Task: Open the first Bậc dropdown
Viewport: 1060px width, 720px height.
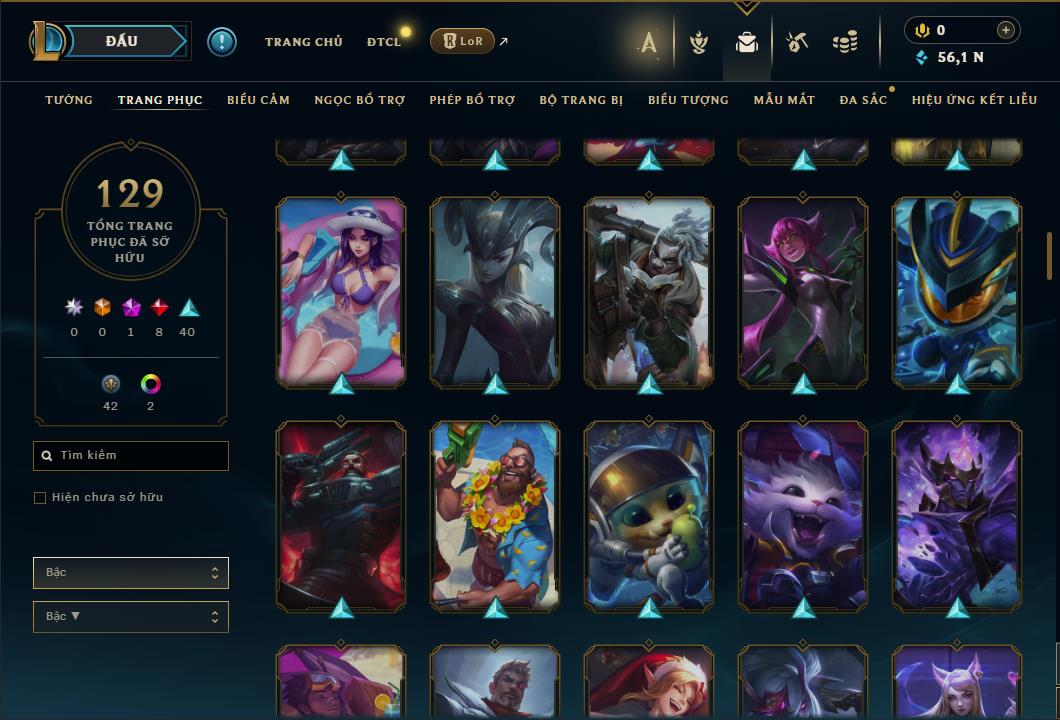Action: click(131, 573)
